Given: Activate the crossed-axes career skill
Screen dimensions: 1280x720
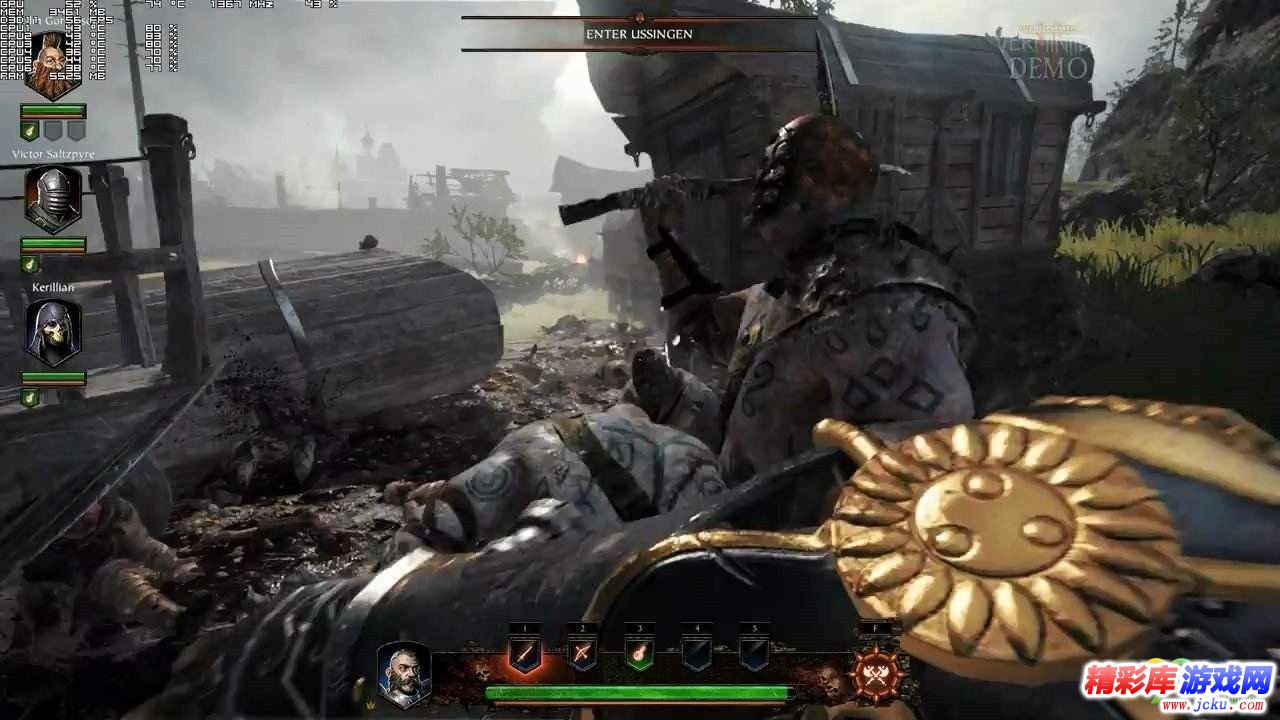Looking at the screenshot, I should (877, 672).
